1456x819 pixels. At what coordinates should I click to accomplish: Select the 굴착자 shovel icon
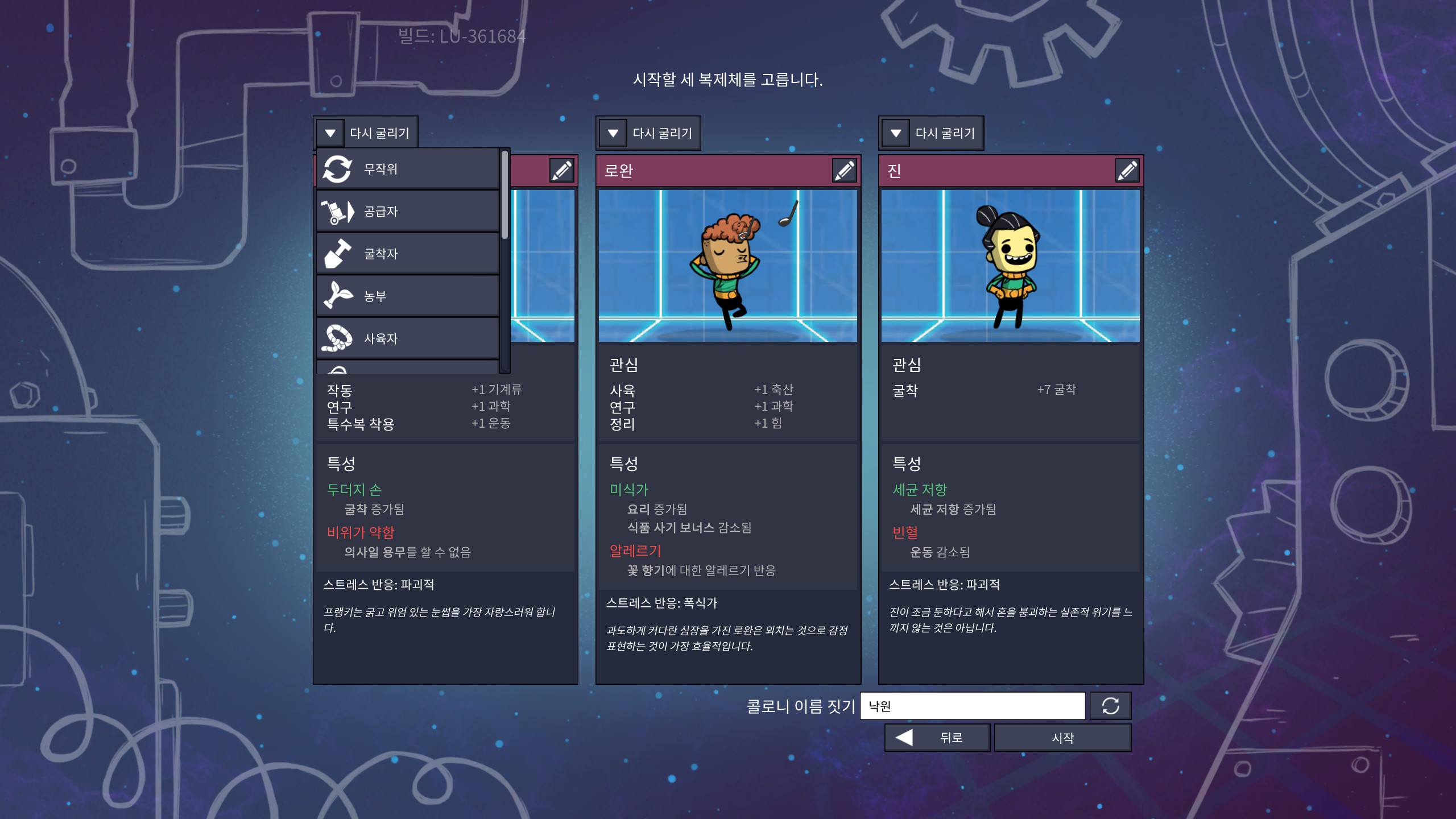click(x=338, y=253)
